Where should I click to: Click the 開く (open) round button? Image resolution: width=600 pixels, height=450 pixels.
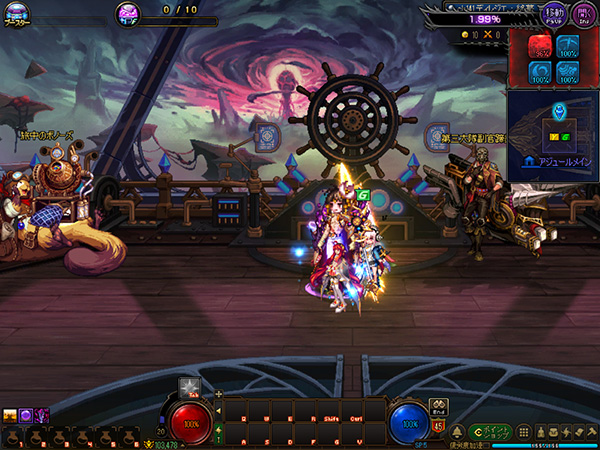point(581,14)
